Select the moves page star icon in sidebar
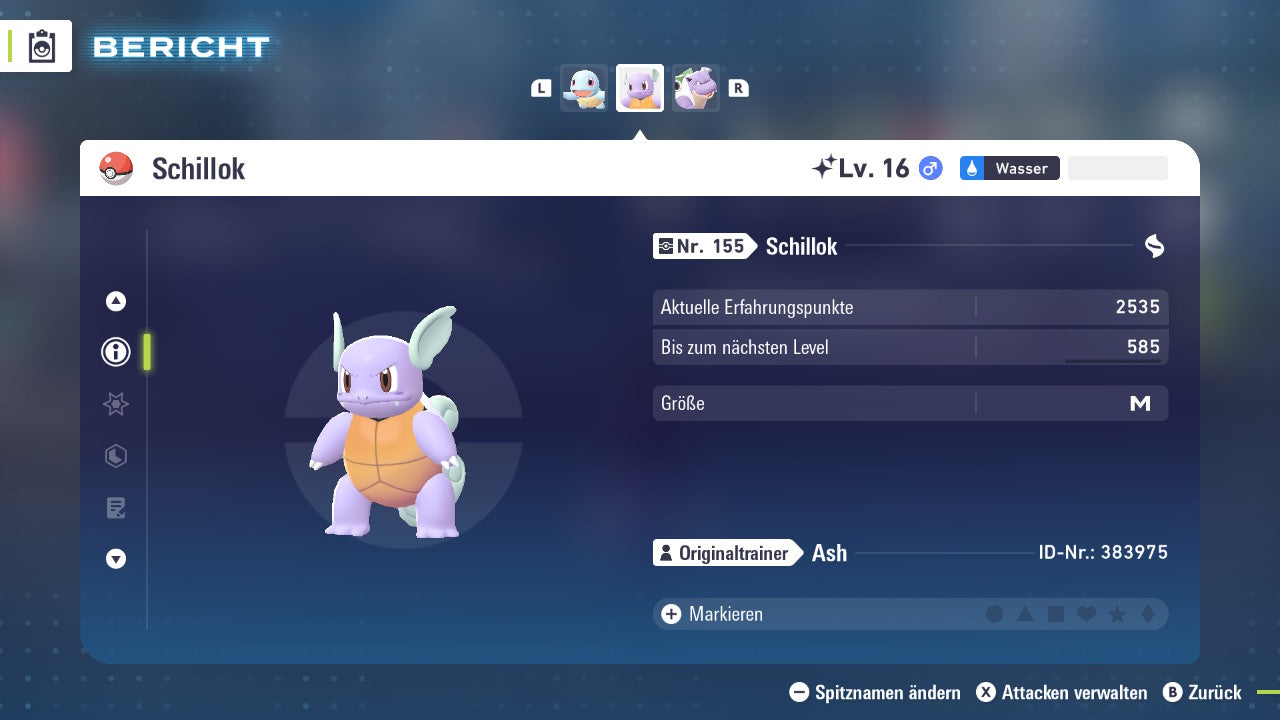The width and height of the screenshot is (1280, 720). [115, 404]
